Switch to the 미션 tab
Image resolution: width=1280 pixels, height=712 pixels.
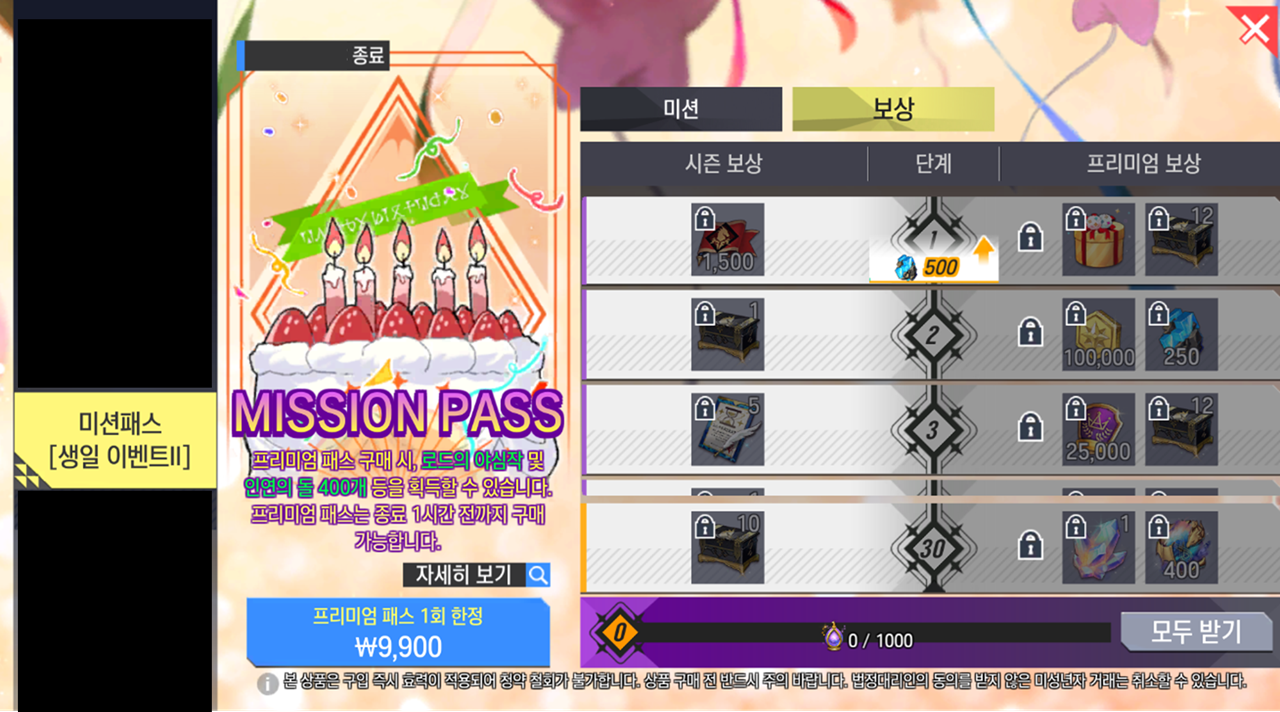pos(681,109)
